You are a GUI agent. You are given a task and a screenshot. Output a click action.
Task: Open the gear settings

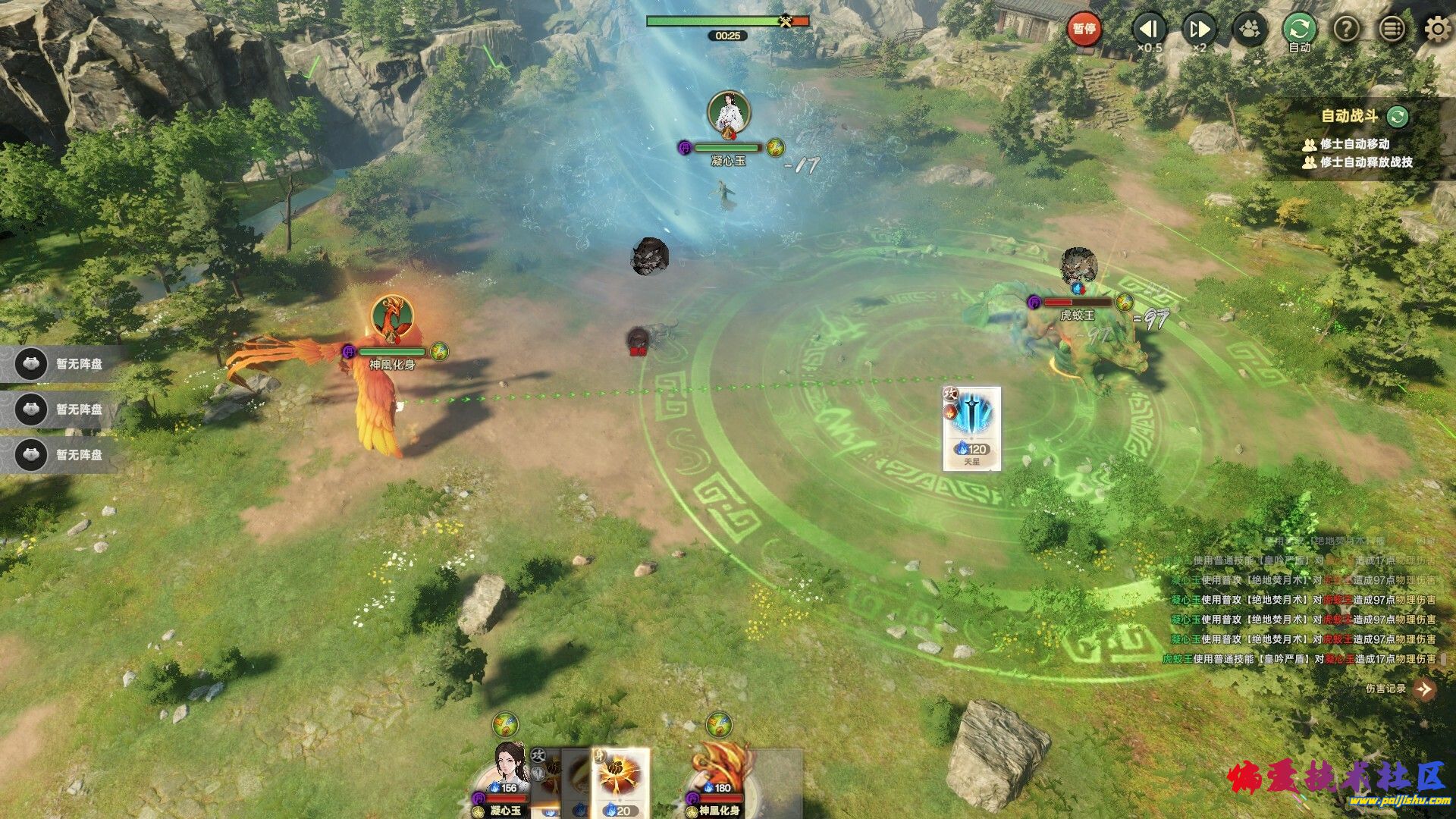[1437, 30]
